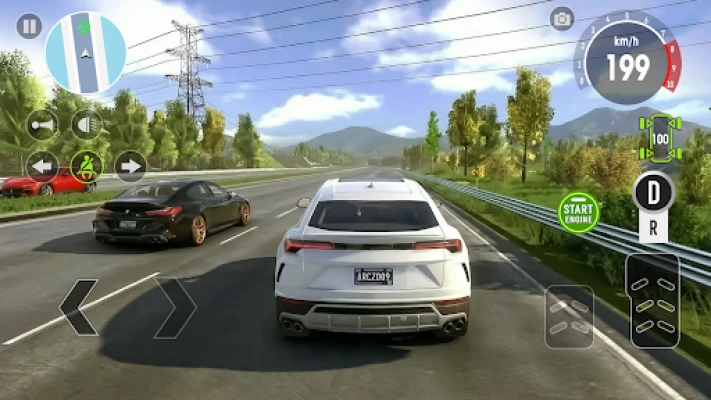Steer right with the large chevron
This screenshot has width=711, height=400.
coord(175,307)
